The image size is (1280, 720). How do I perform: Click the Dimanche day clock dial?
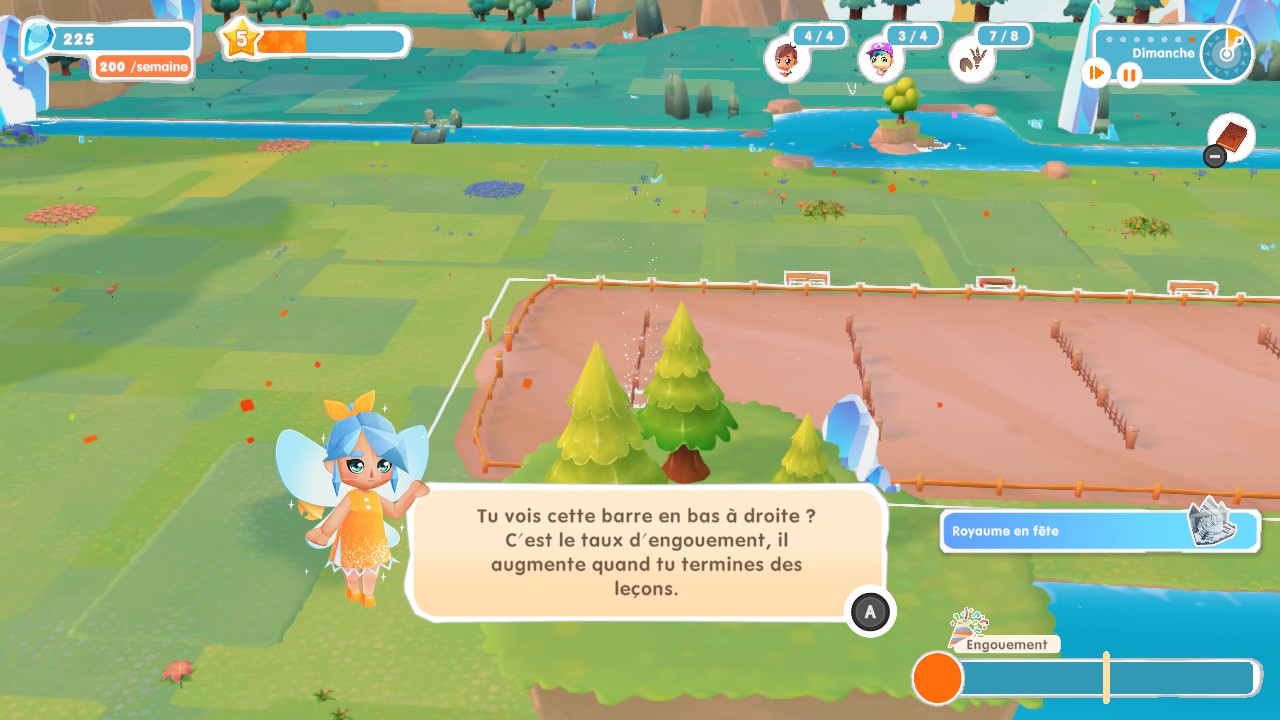tap(1226, 52)
